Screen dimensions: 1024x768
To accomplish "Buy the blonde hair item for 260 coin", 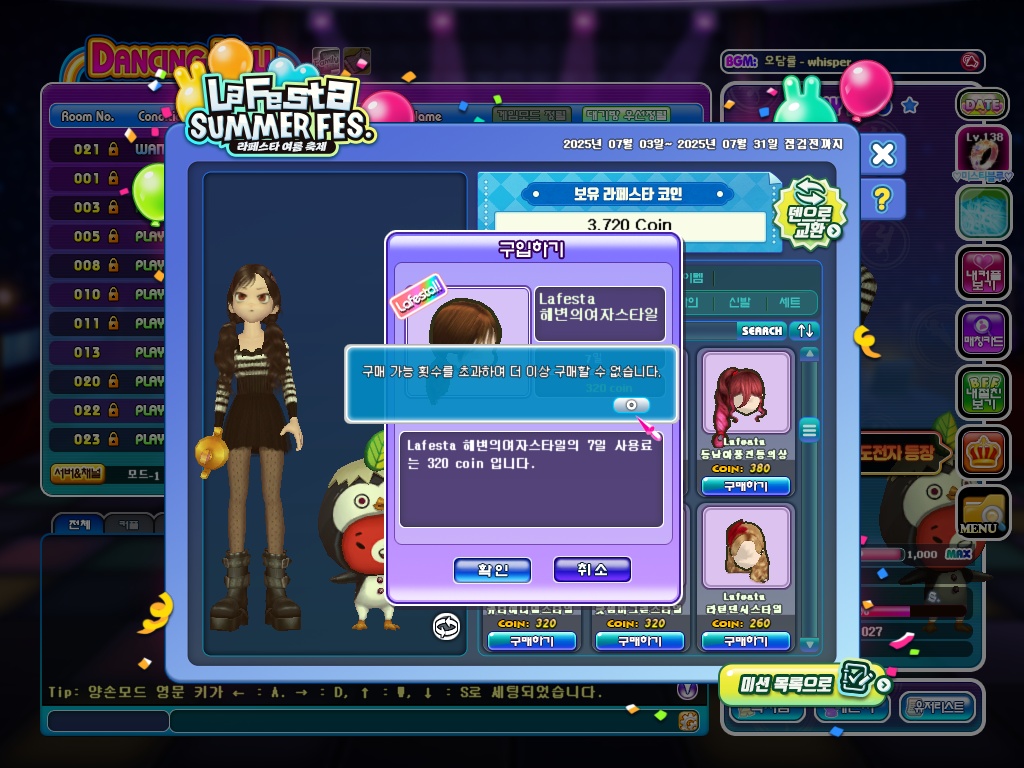I will coord(745,641).
